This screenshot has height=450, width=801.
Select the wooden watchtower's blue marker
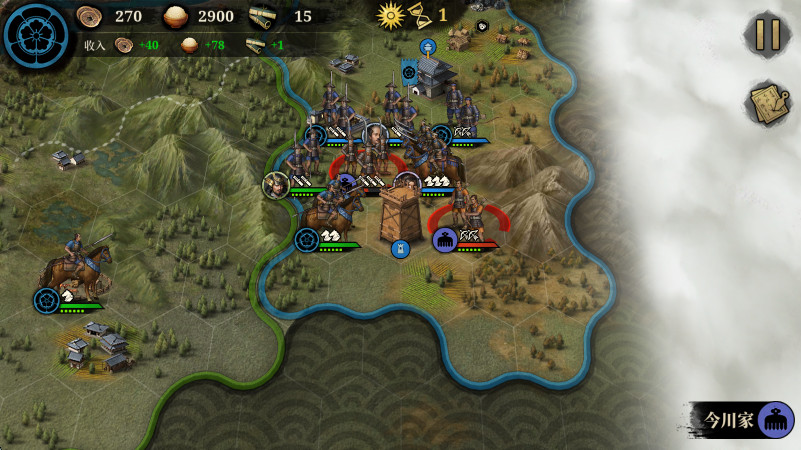tap(400, 249)
